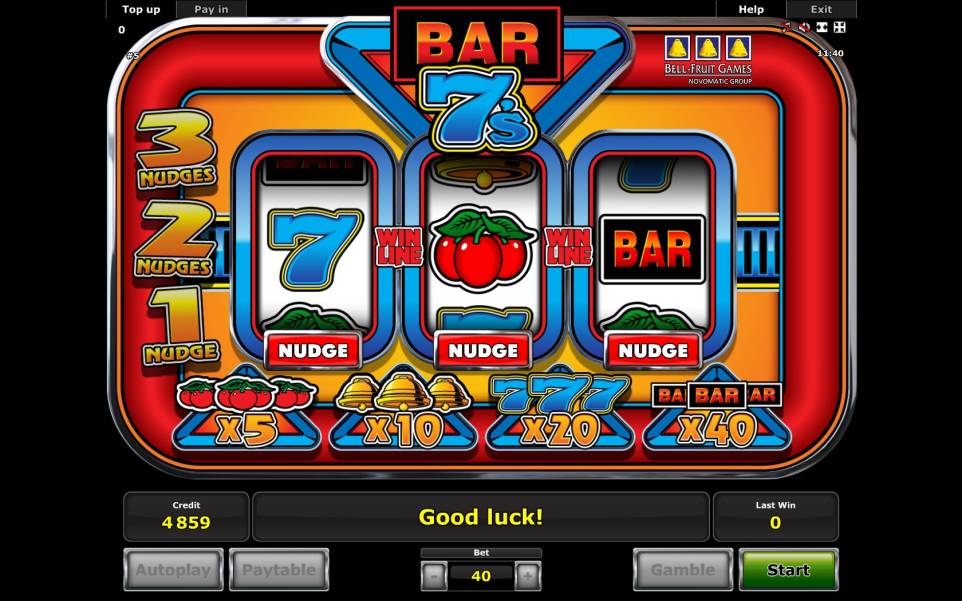This screenshot has width=962, height=601.
Task: Activate the Autoplay button
Action: tap(174, 570)
